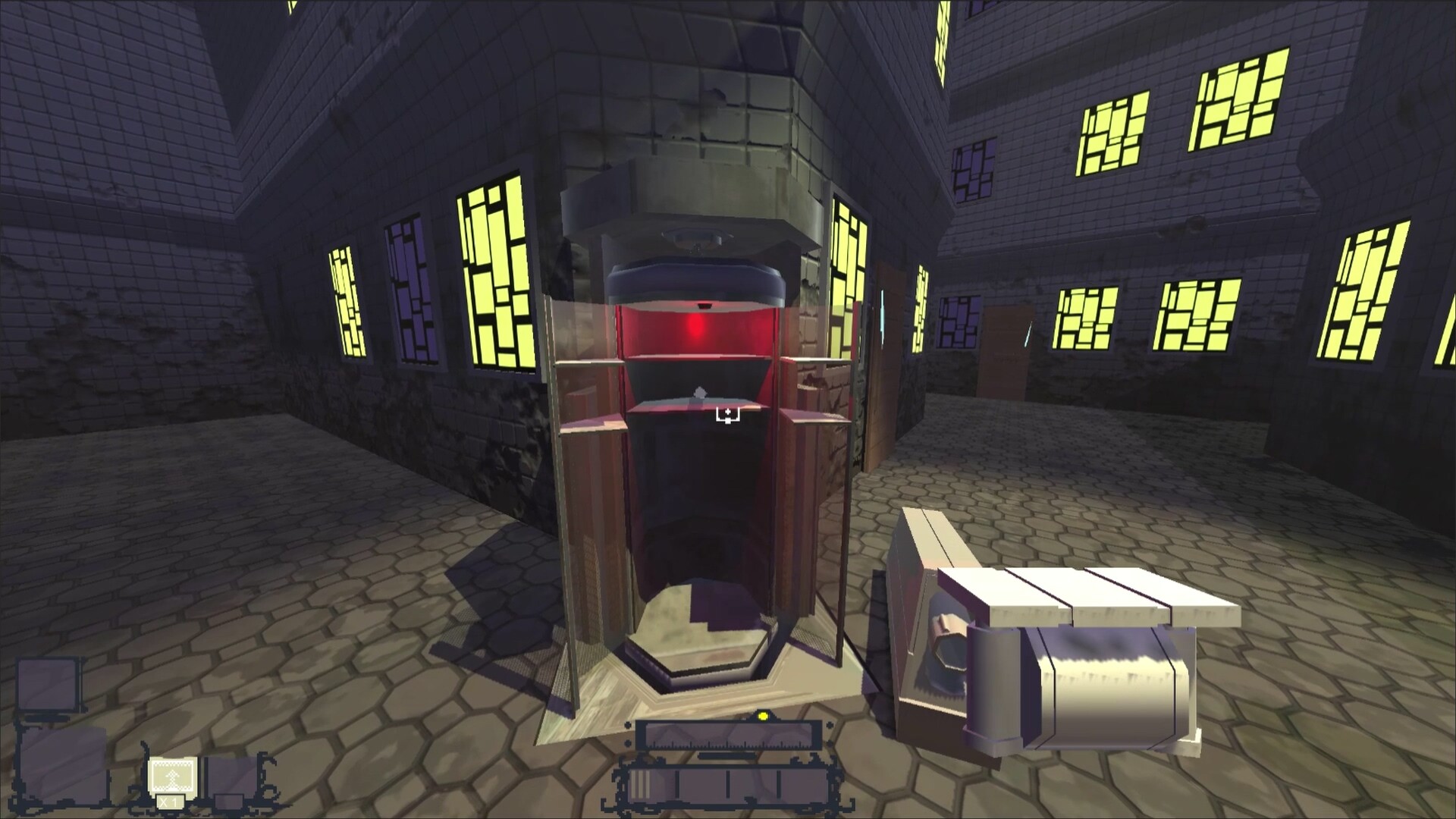
Task: Click the top-left square inventory slot
Action: (x=47, y=682)
